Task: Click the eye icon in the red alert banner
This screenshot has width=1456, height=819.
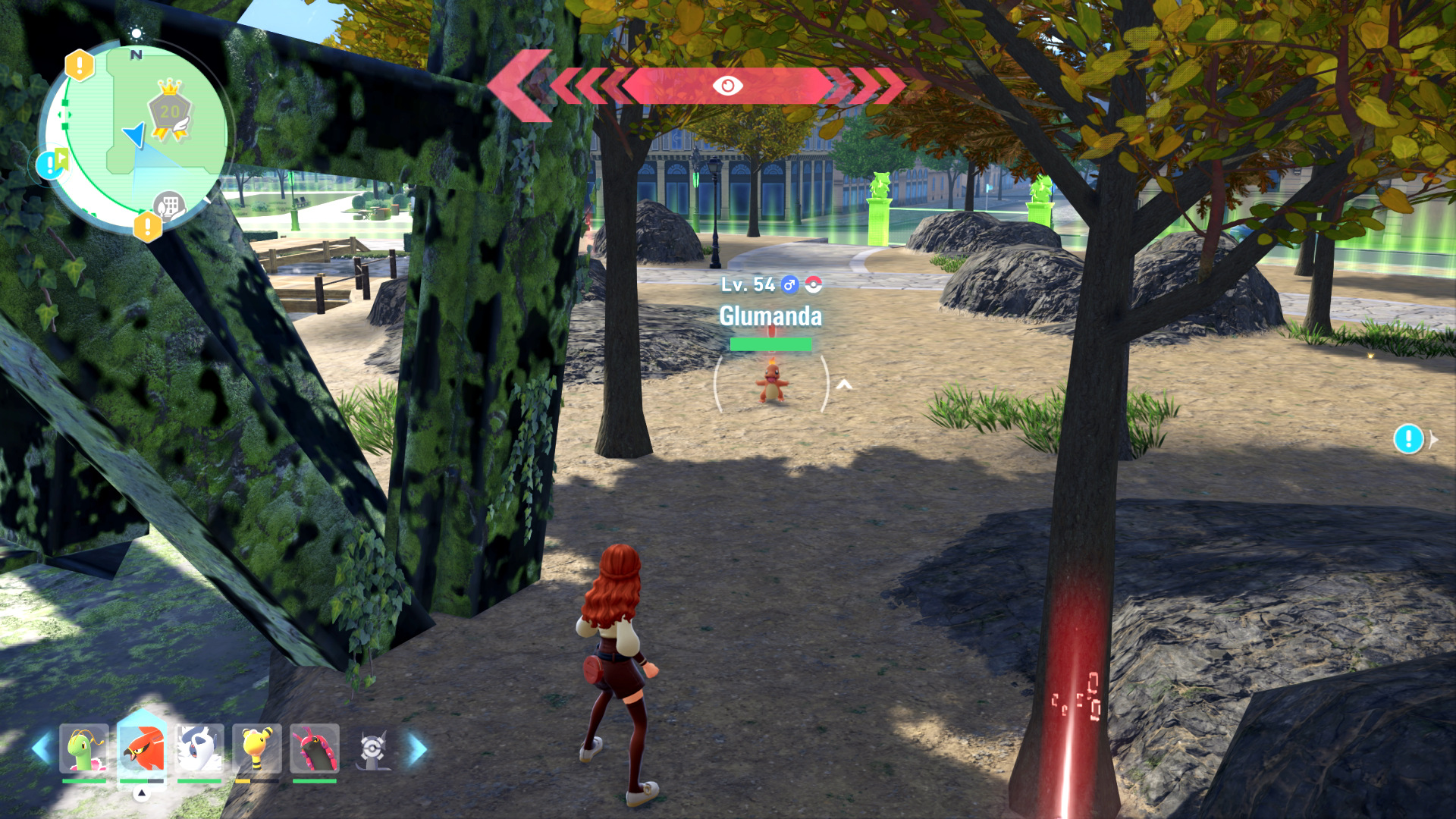Action: (x=727, y=86)
